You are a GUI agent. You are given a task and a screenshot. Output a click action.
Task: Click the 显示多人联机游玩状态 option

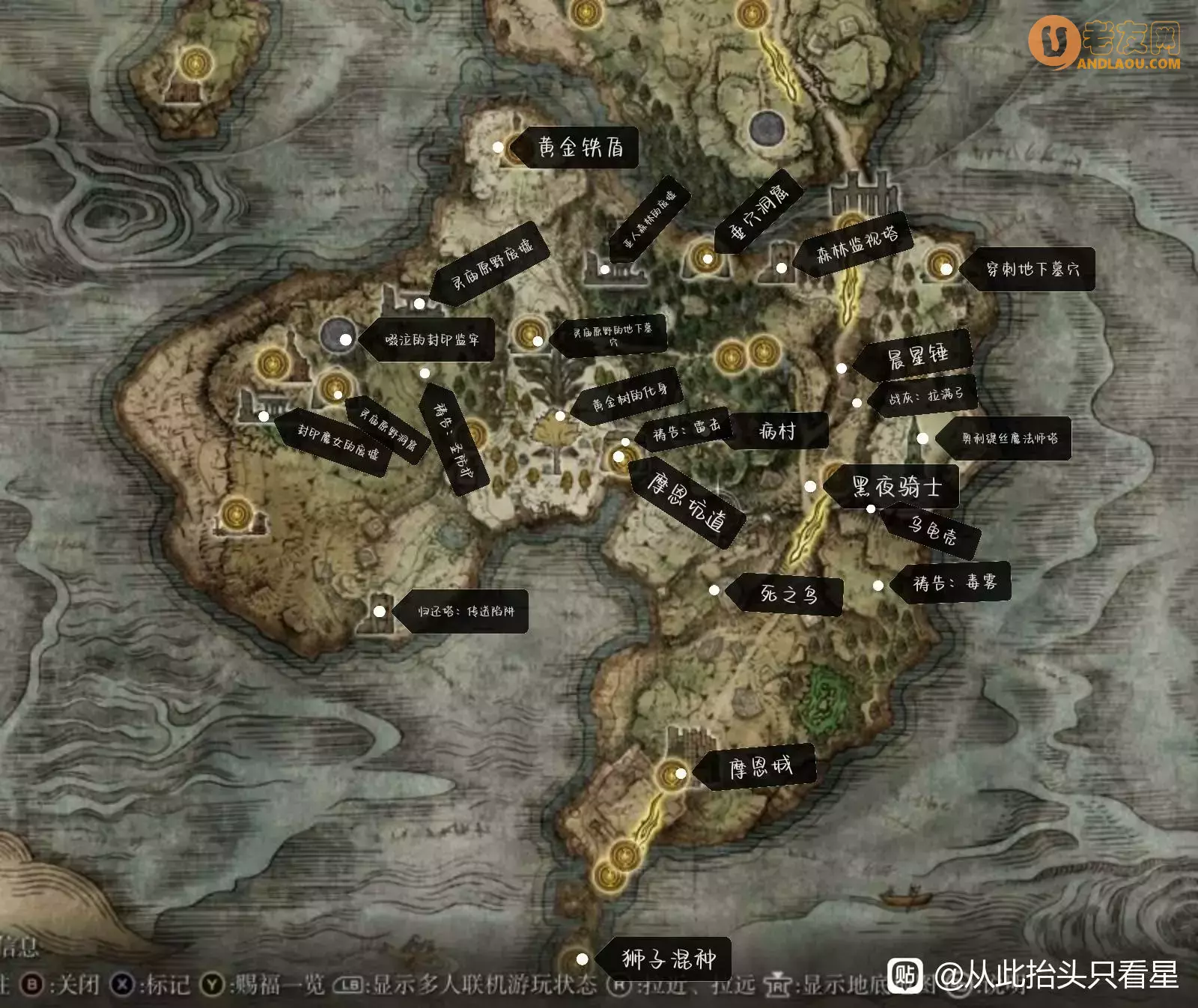pos(484,983)
